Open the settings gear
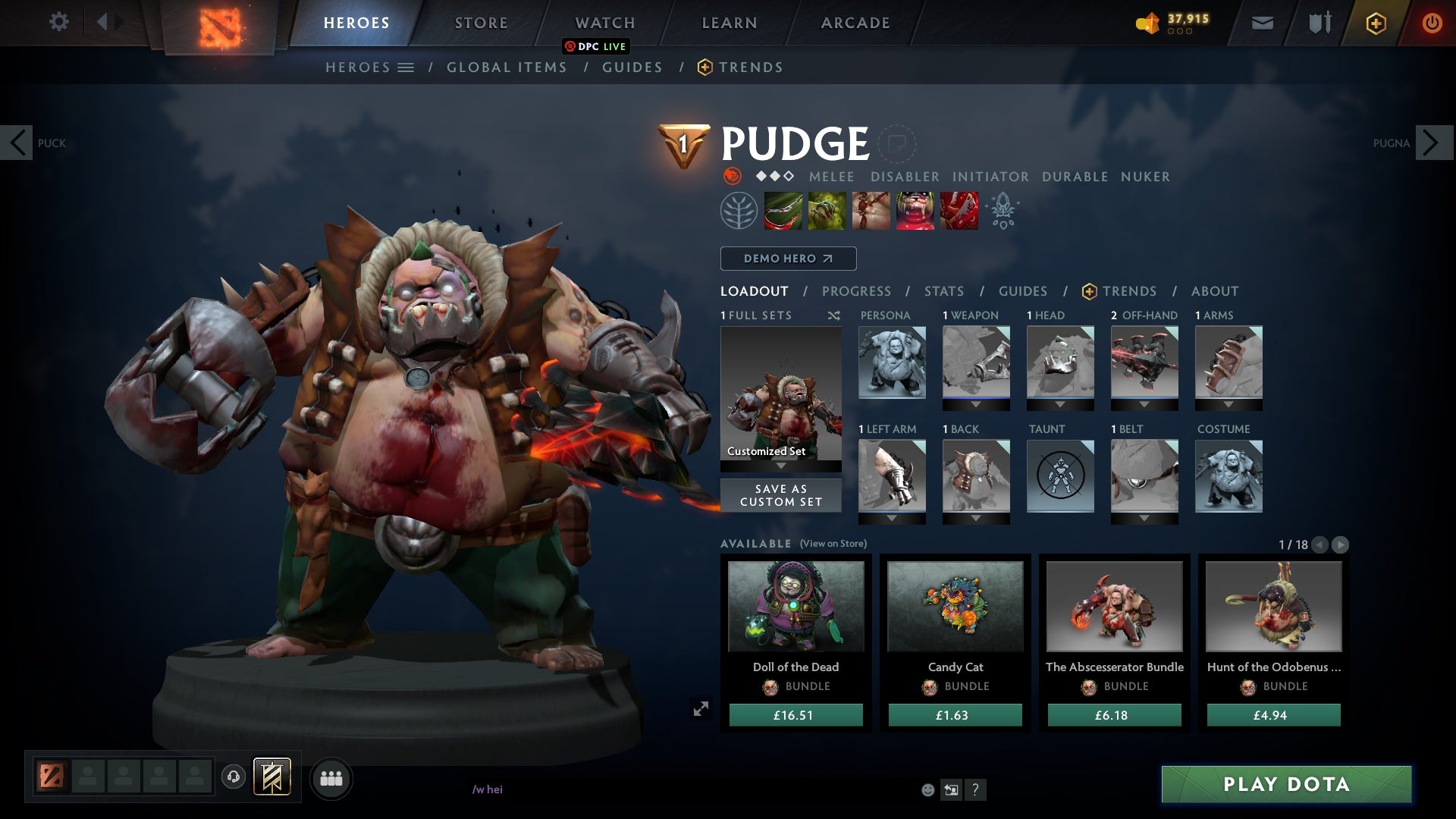 (59, 23)
